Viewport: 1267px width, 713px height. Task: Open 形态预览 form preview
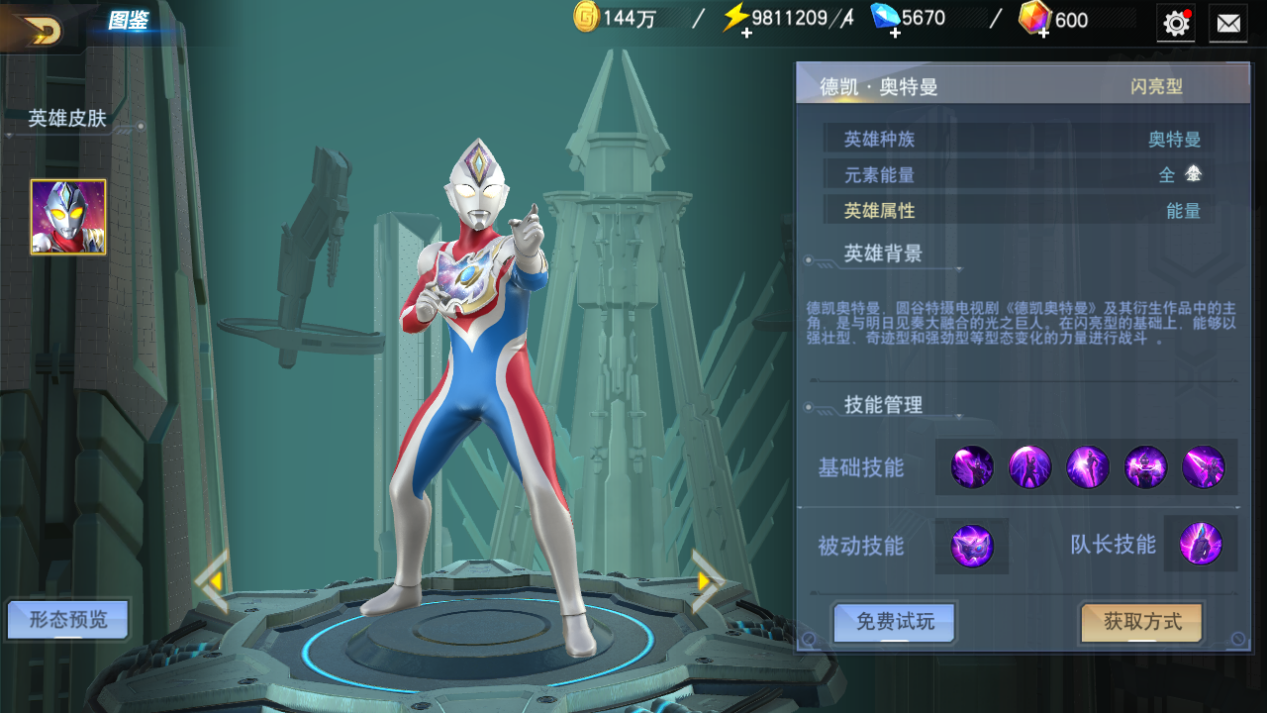point(68,620)
